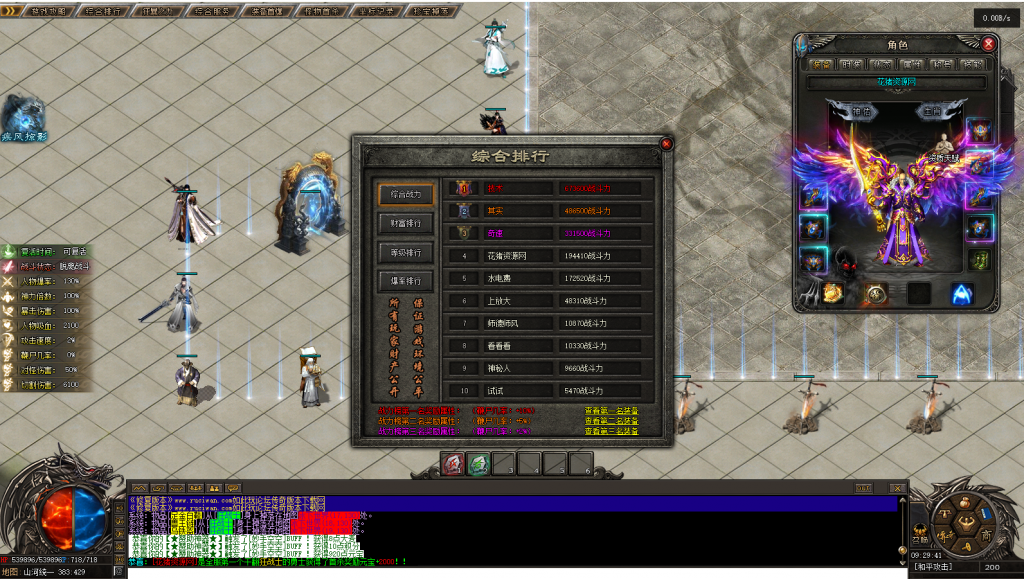This screenshot has height=579, width=1024.
Task: View first place player's equipment link
Action: click(611, 410)
